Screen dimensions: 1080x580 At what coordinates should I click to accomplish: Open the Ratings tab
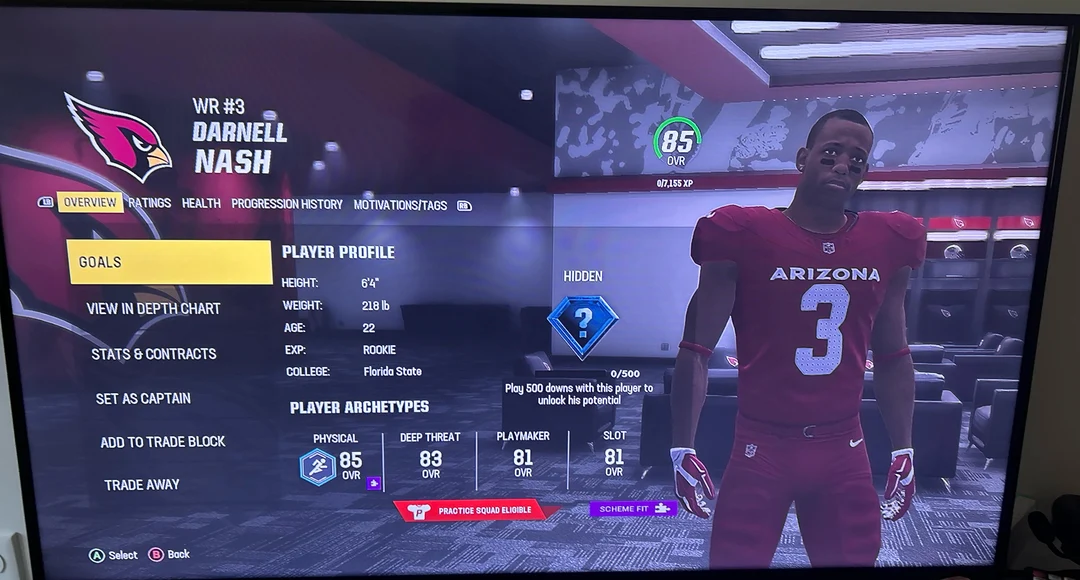[150, 203]
